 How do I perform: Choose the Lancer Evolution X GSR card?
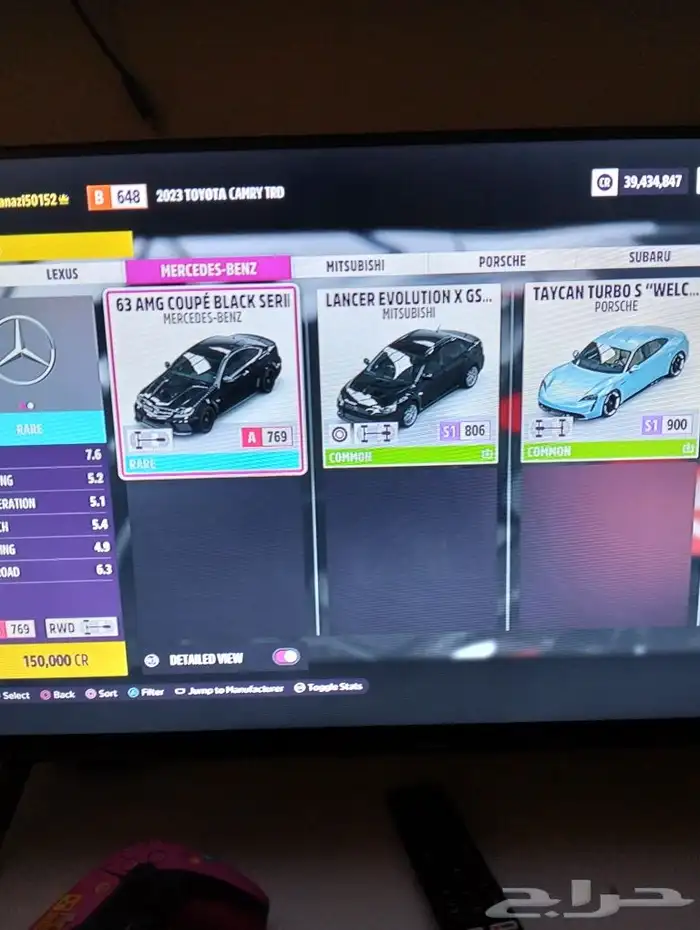click(x=410, y=376)
